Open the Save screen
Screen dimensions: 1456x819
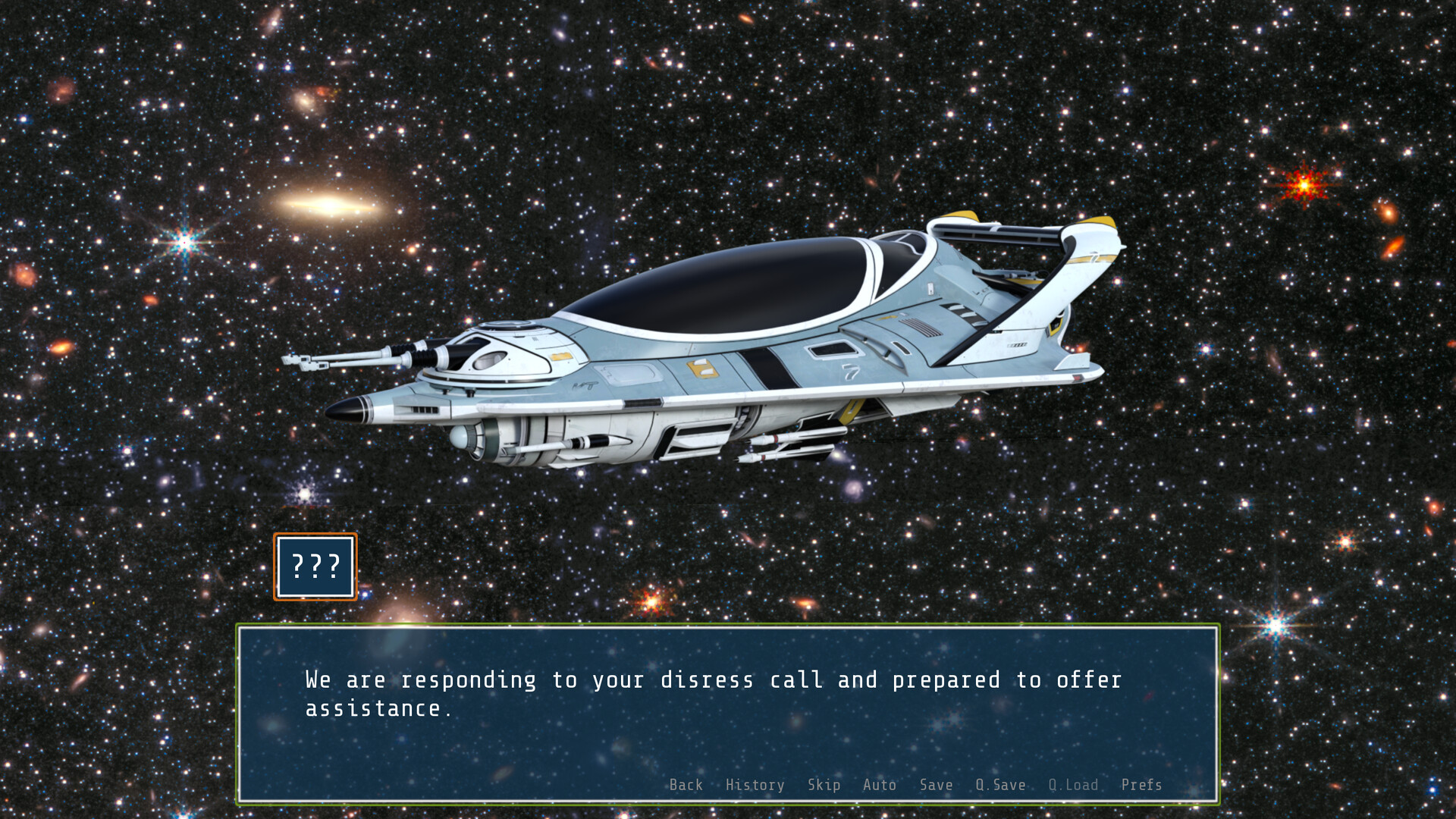pos(935,785)
